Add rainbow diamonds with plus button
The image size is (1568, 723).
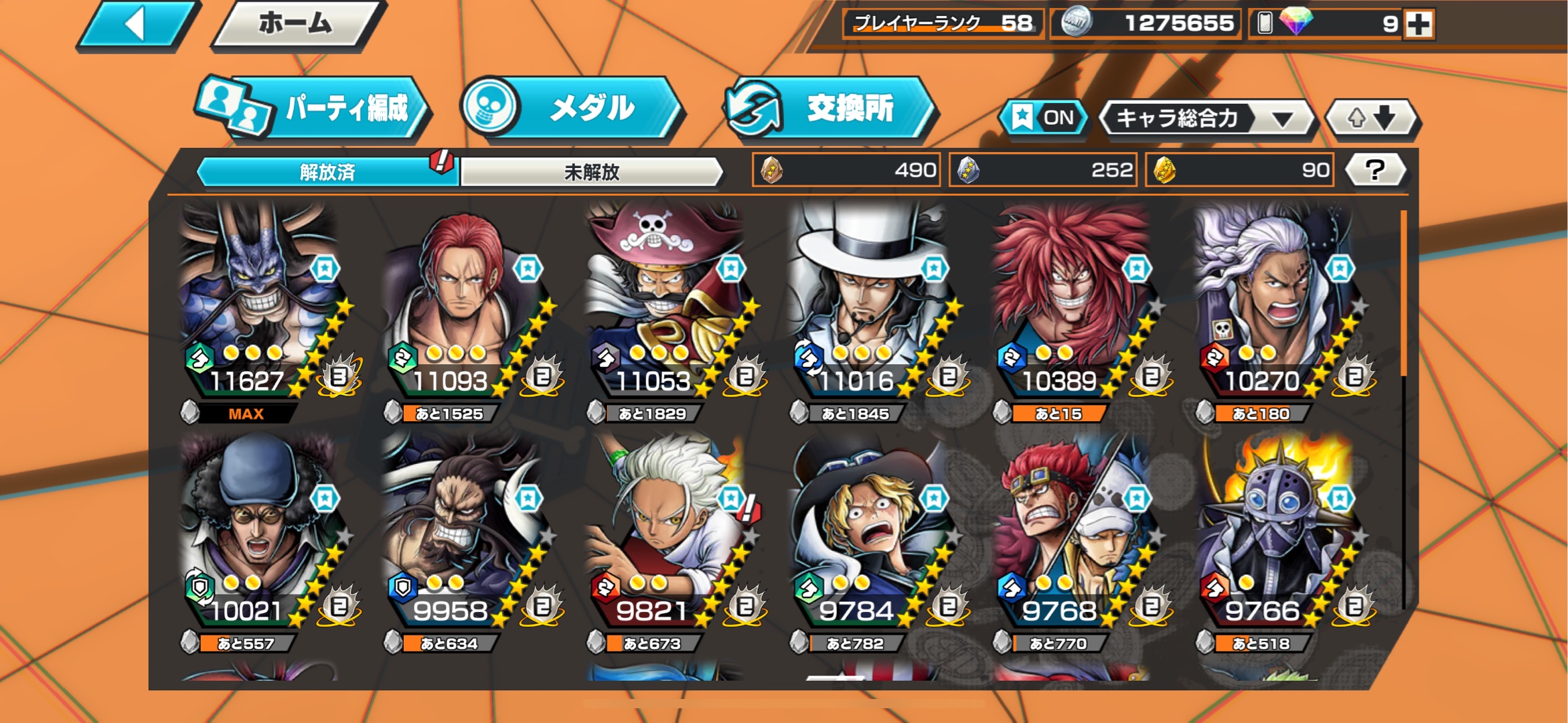(1419, 24)
